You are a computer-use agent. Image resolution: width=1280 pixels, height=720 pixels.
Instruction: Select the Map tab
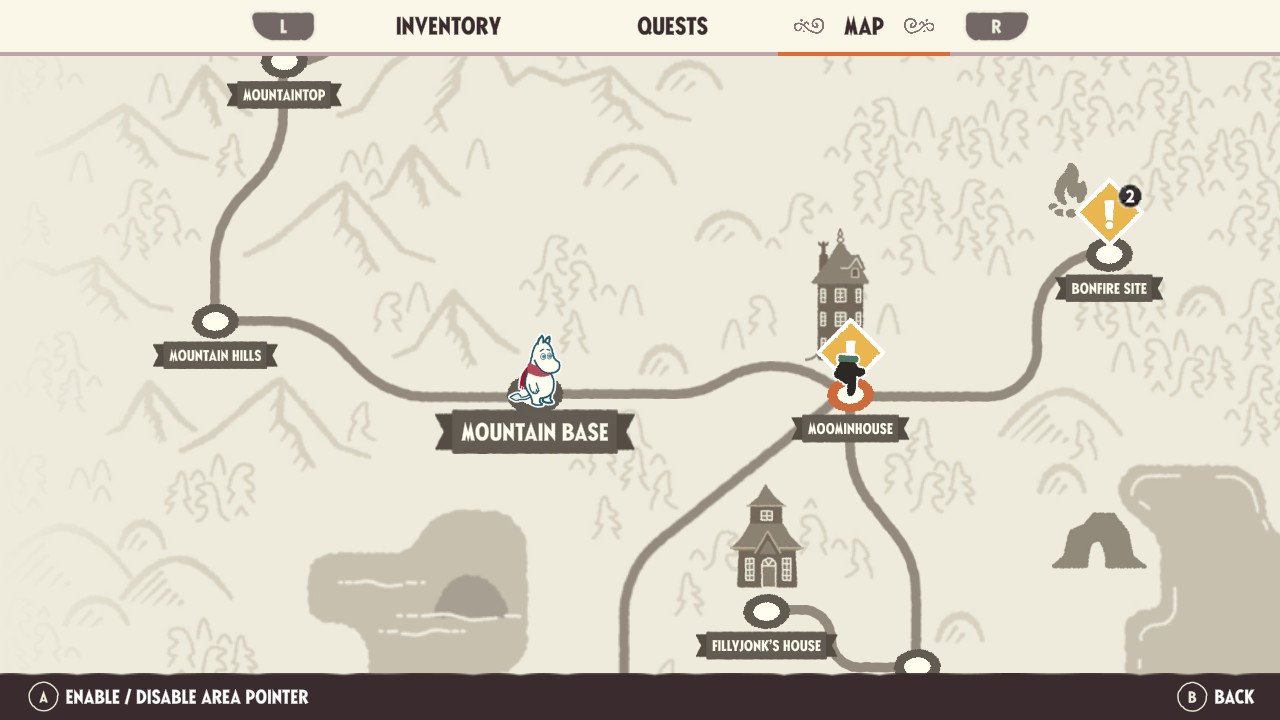pos(863,27)
